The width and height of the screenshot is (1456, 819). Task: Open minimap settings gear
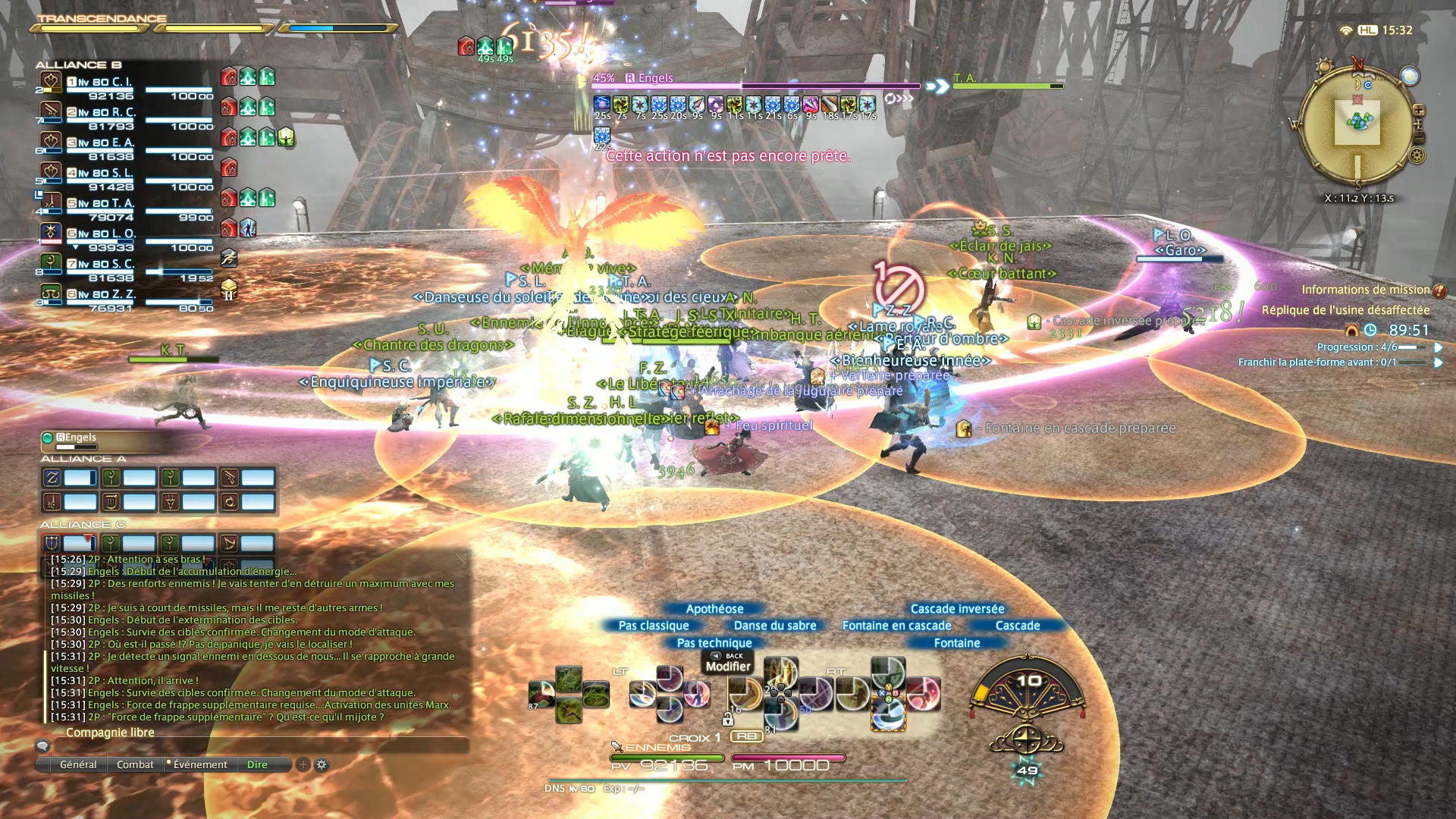(x=1417, y=156)
